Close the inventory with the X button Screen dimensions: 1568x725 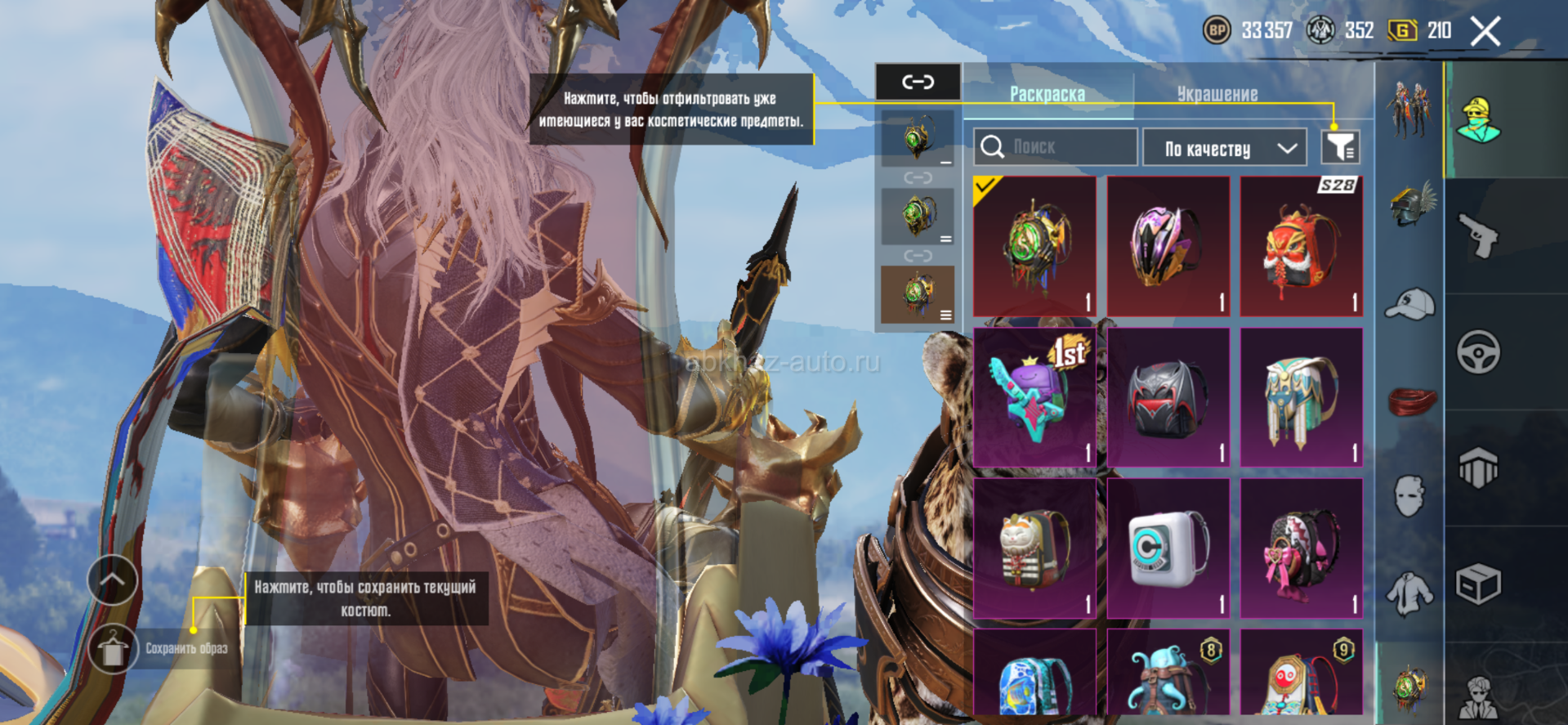click(1485, 32)
